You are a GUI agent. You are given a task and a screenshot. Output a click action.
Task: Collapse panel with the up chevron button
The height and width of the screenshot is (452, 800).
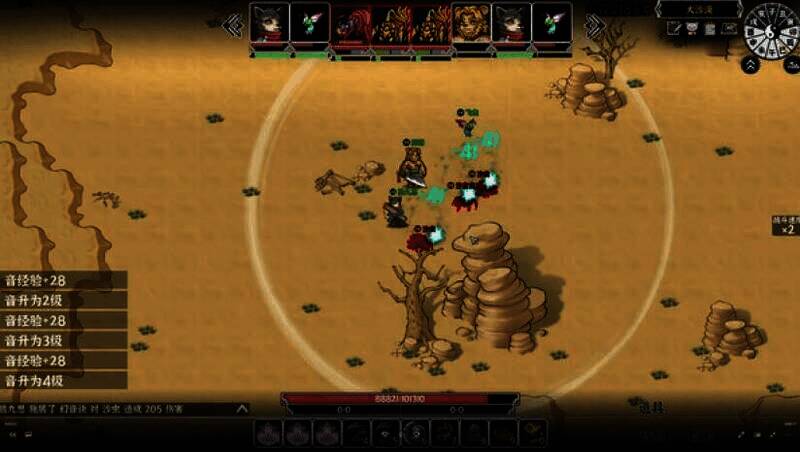click(x=750, y=63)
